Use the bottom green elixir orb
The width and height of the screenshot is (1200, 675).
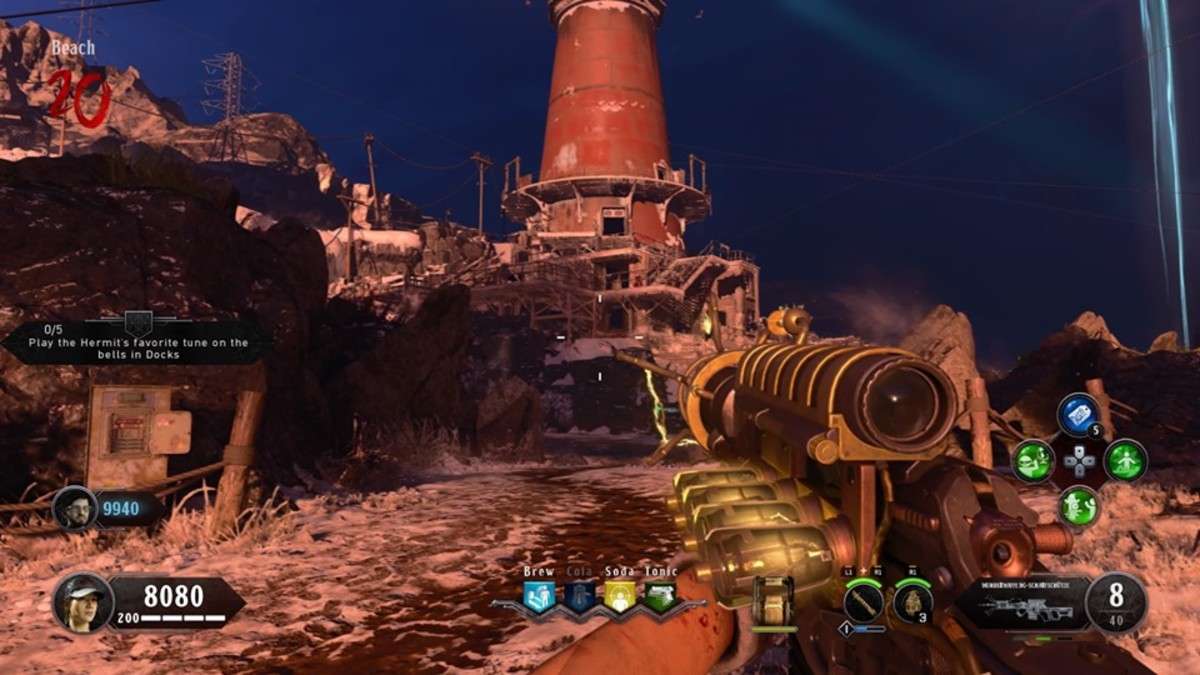point(1079,506)
